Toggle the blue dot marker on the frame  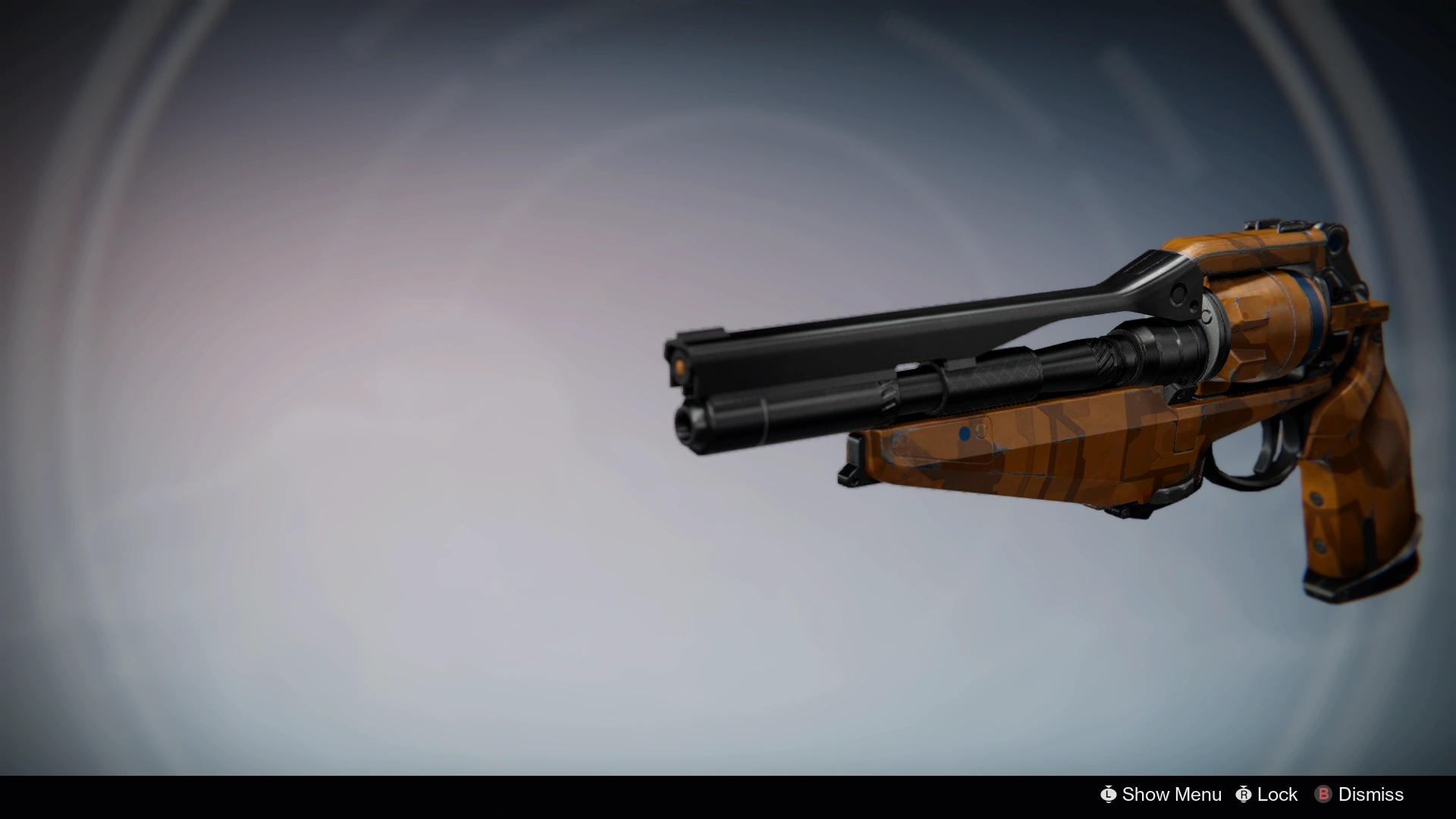[965, 434]
